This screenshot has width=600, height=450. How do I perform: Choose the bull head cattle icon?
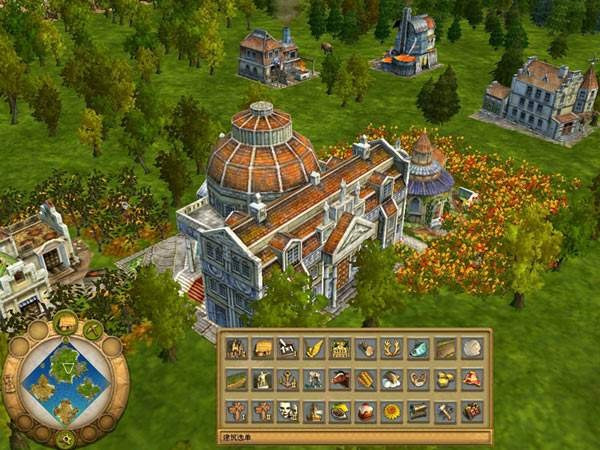click(340, 379)
